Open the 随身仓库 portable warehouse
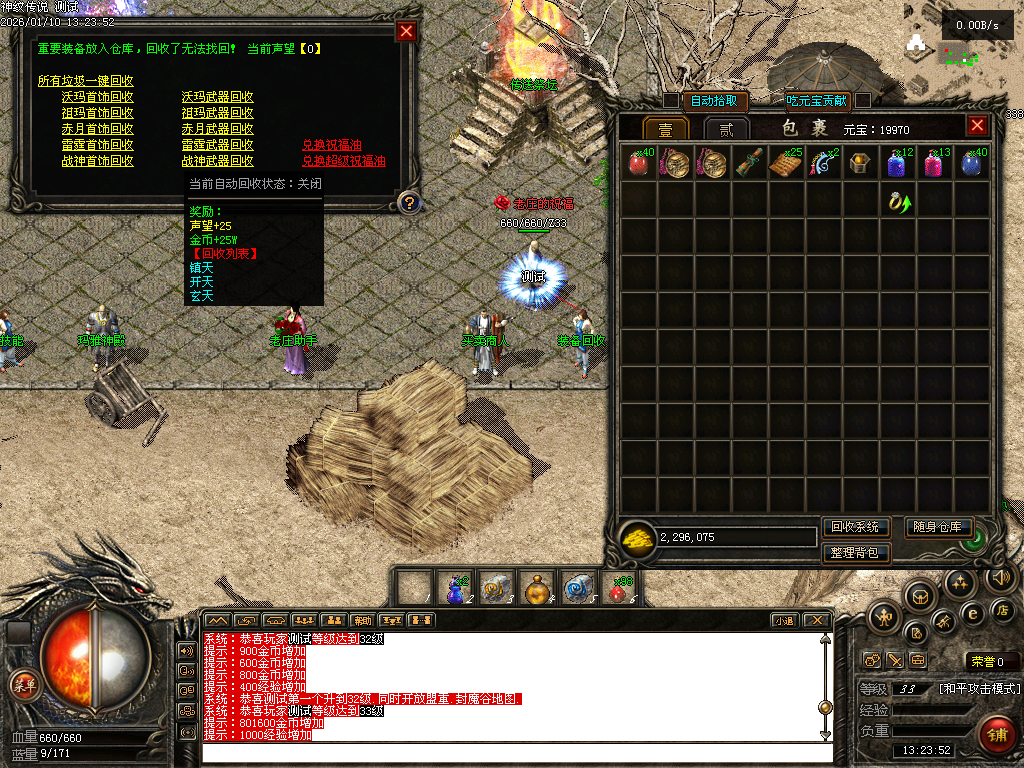1024x768 pixels. pos(938,527)
